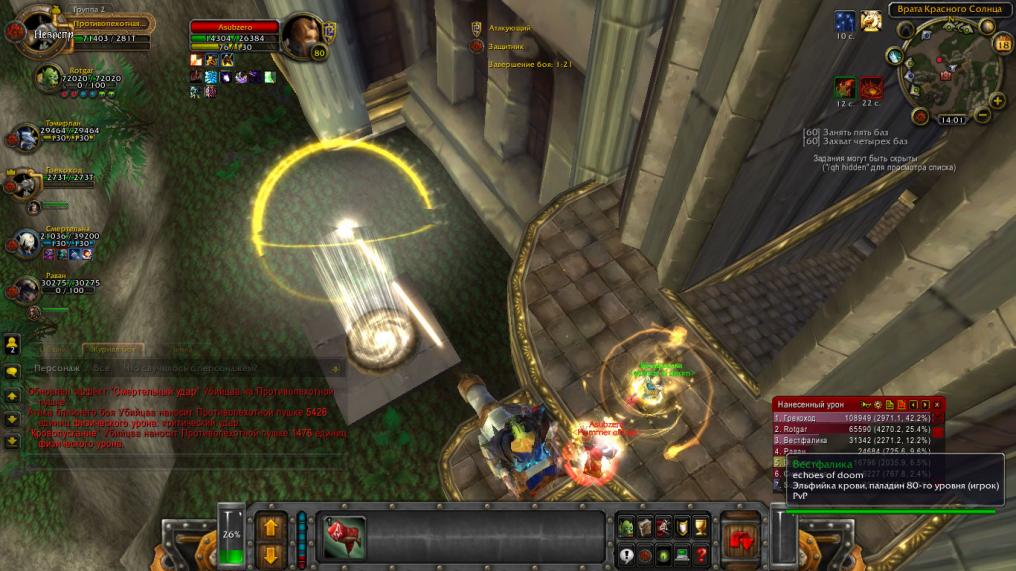The height and width of the screenshot is (571, 1016).
Task: Leave the vehicle with the red arrow button
Action: pyautogui.click(x=741, y=537)
